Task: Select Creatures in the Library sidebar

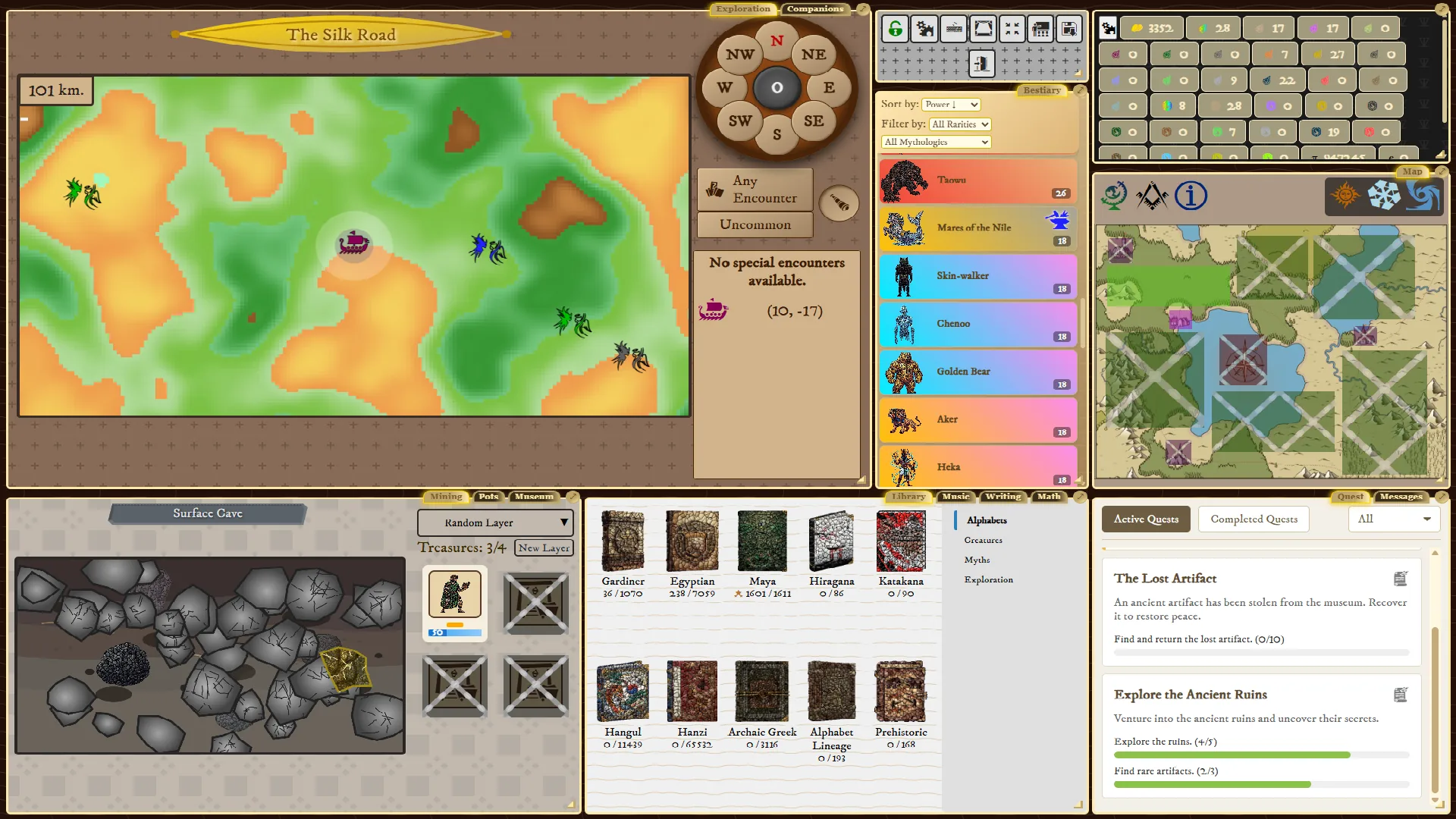Action: pos(983,540)
